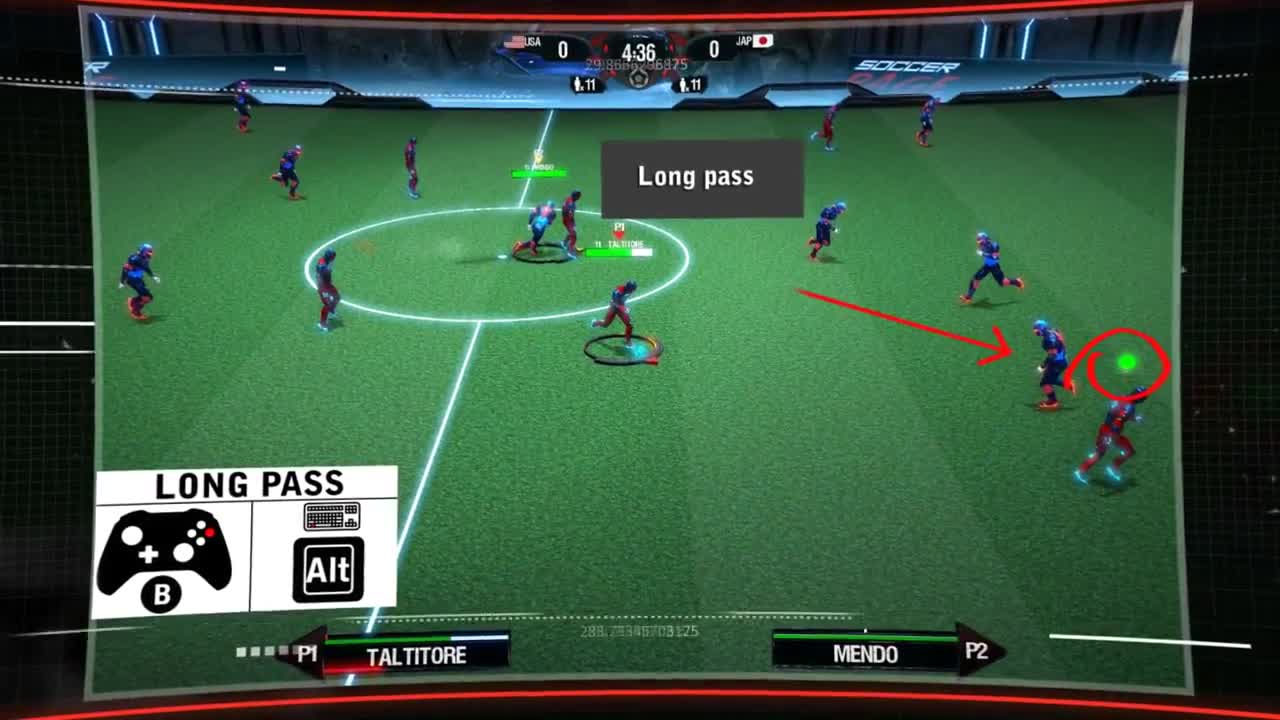This screenshot has width=1280, height=720.
Task: Open the LONG PASS instruction card header
Action: [249, 483]
